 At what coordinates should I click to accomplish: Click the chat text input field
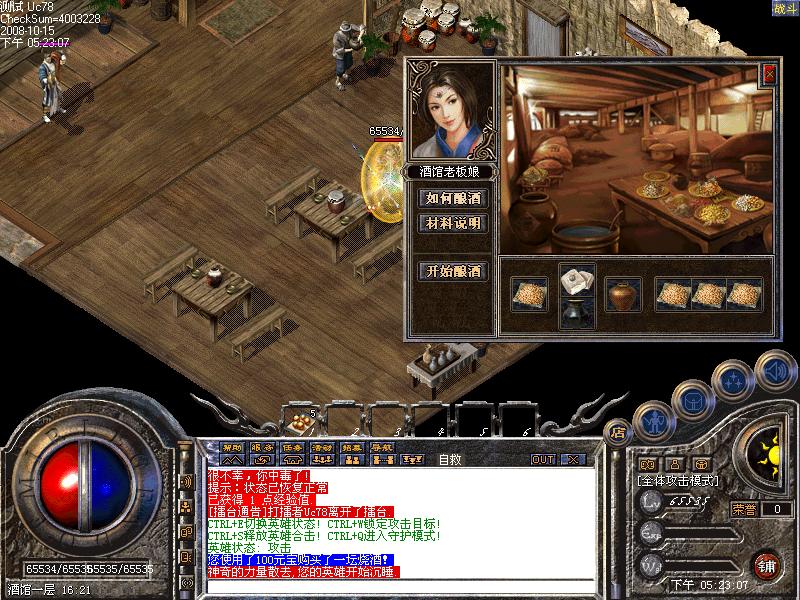click(x=400, y=584)
